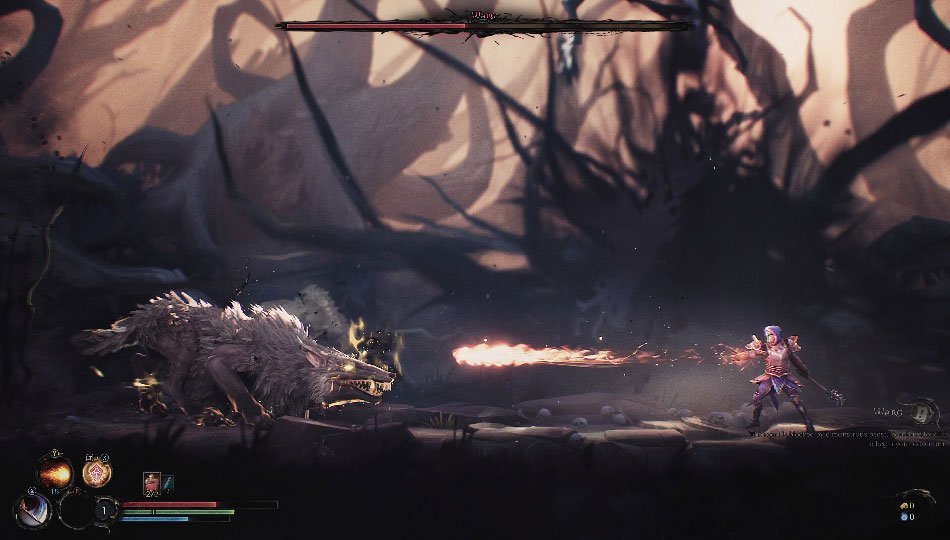Use the red health potion slot
The width and height of the screenshot is (950, 540).
click(x=151, y=483)
